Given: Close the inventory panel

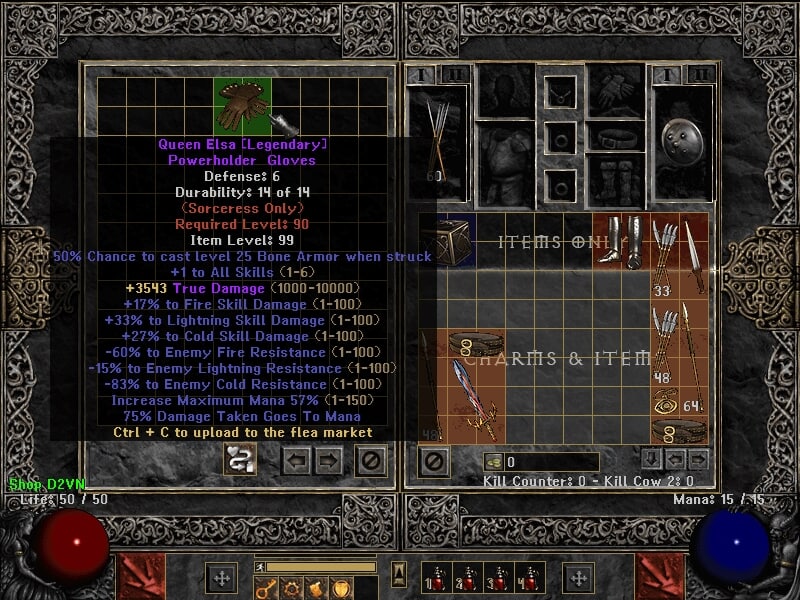Looking at the screenshot, I should tap(433, 461).
